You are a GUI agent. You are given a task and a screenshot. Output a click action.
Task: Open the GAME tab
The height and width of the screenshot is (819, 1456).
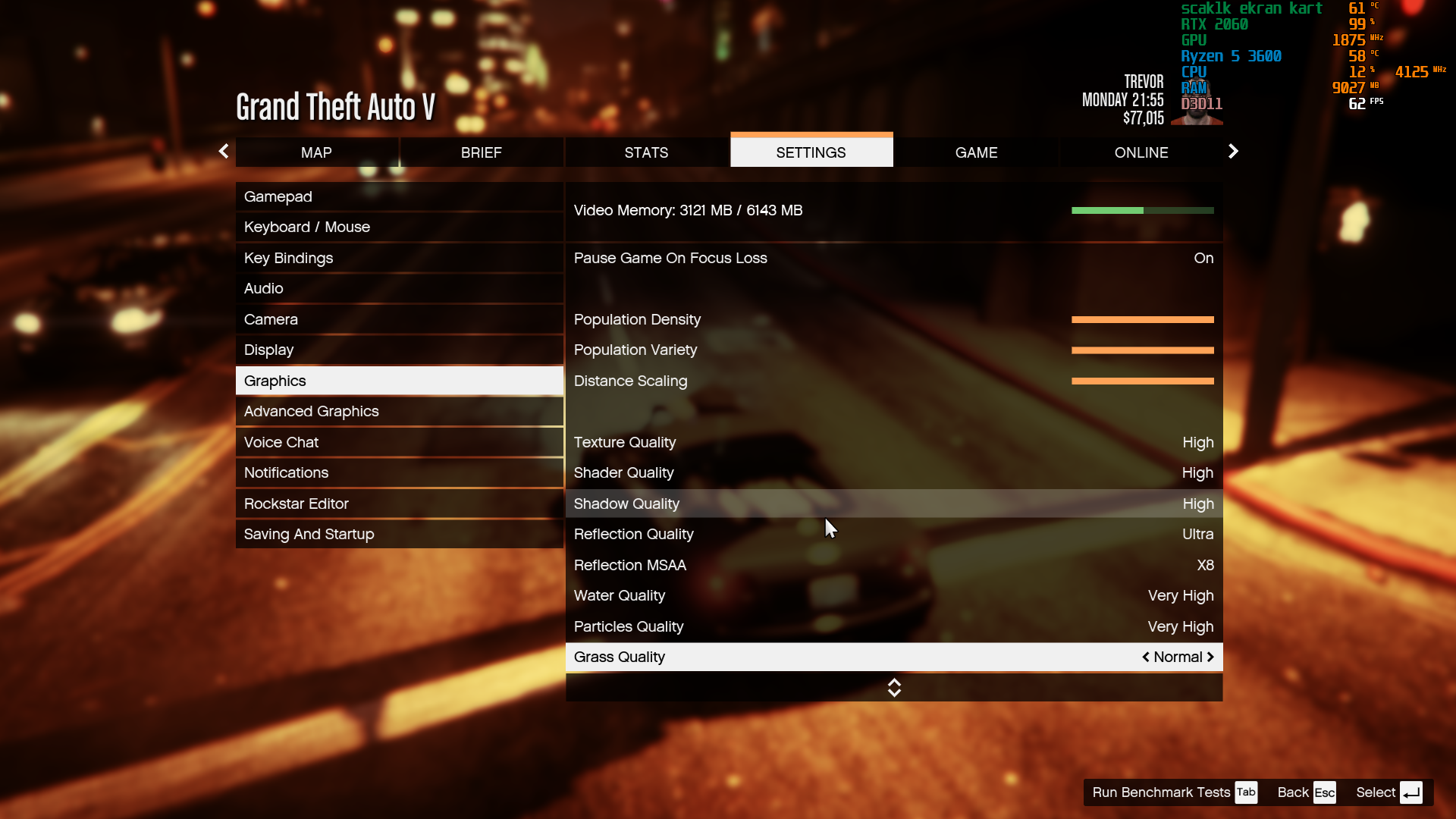[976, 152]
